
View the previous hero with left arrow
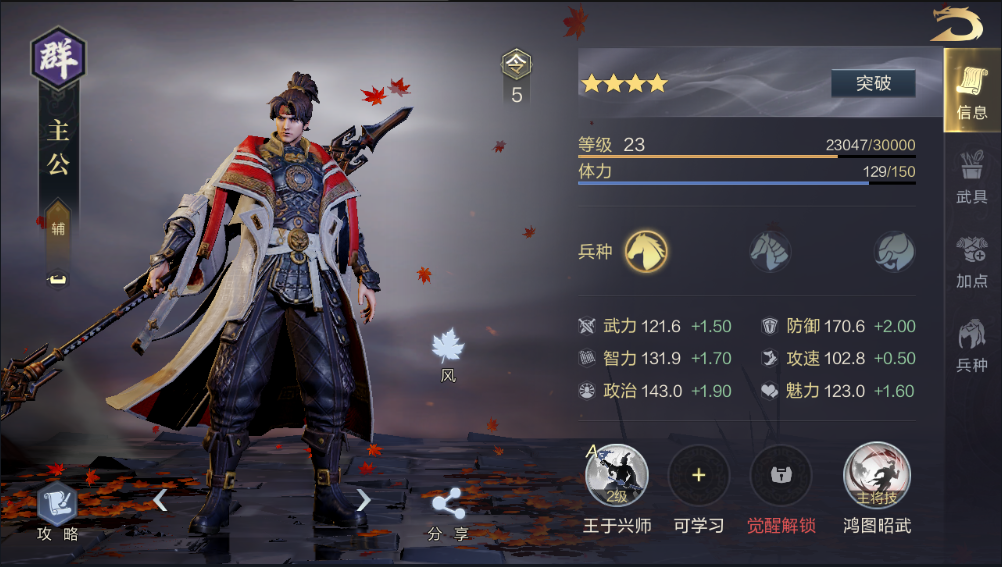[160, 499]
